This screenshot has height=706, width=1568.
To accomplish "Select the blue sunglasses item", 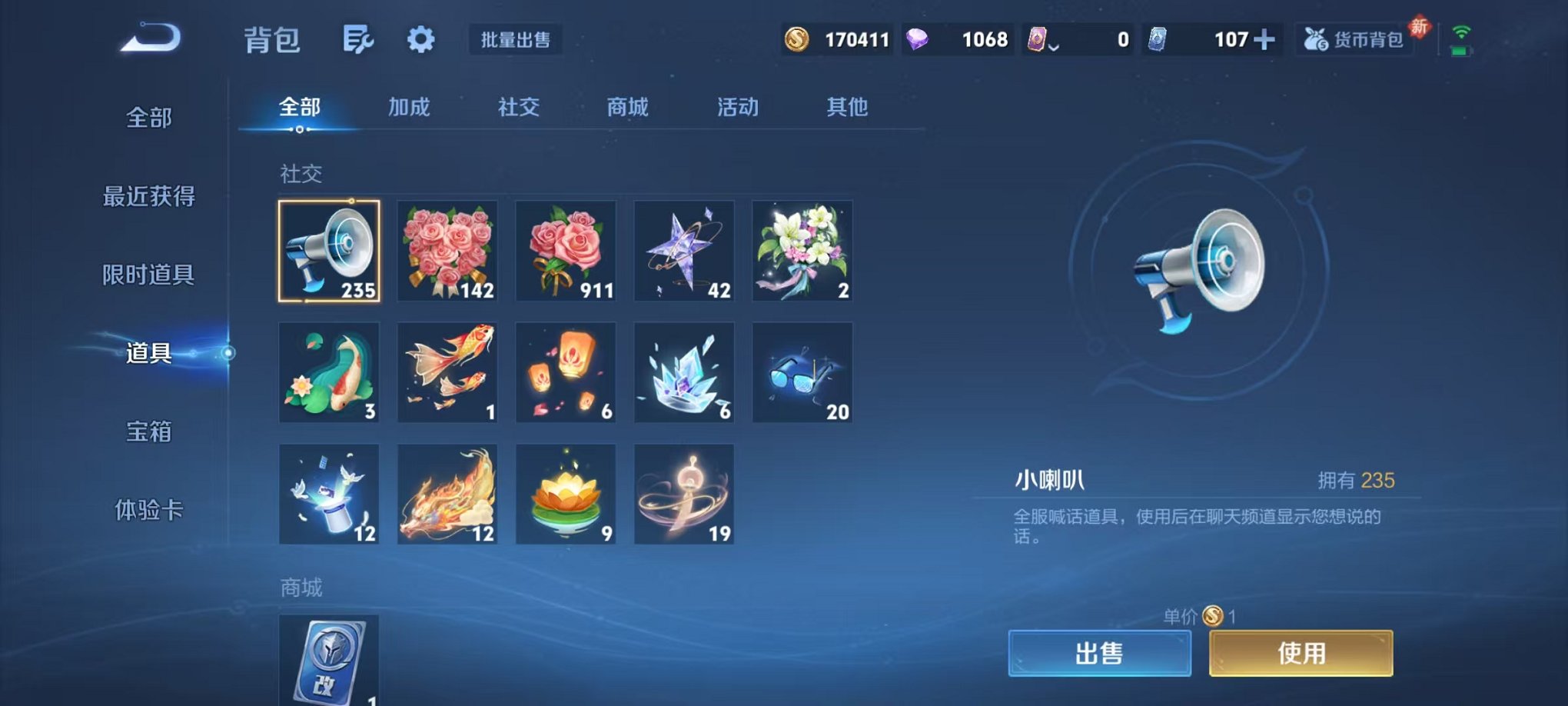I will [x=802, y=372].
